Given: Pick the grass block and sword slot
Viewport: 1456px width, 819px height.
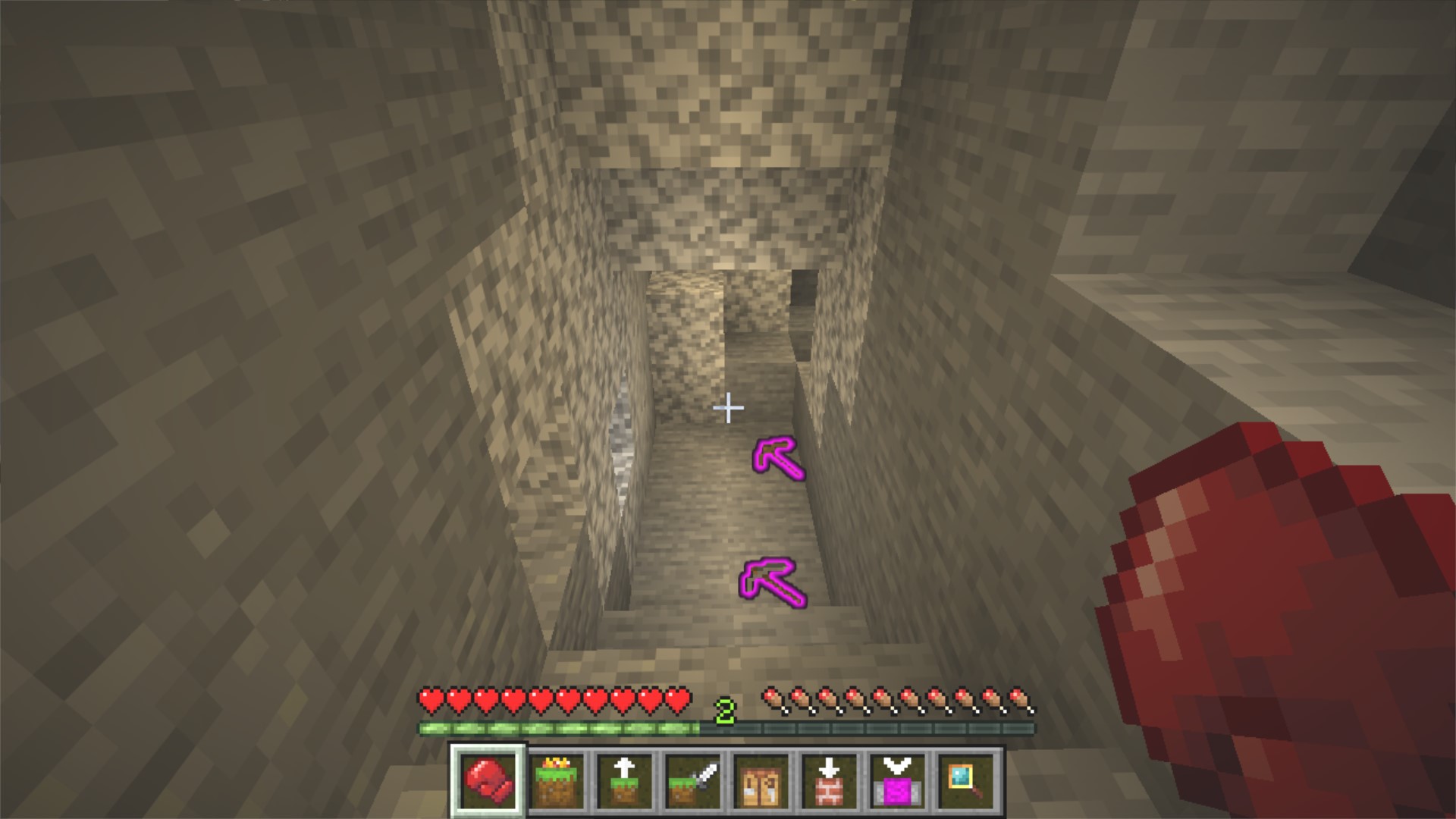Looking at the screenshot, I should click(x=692, y=781).
